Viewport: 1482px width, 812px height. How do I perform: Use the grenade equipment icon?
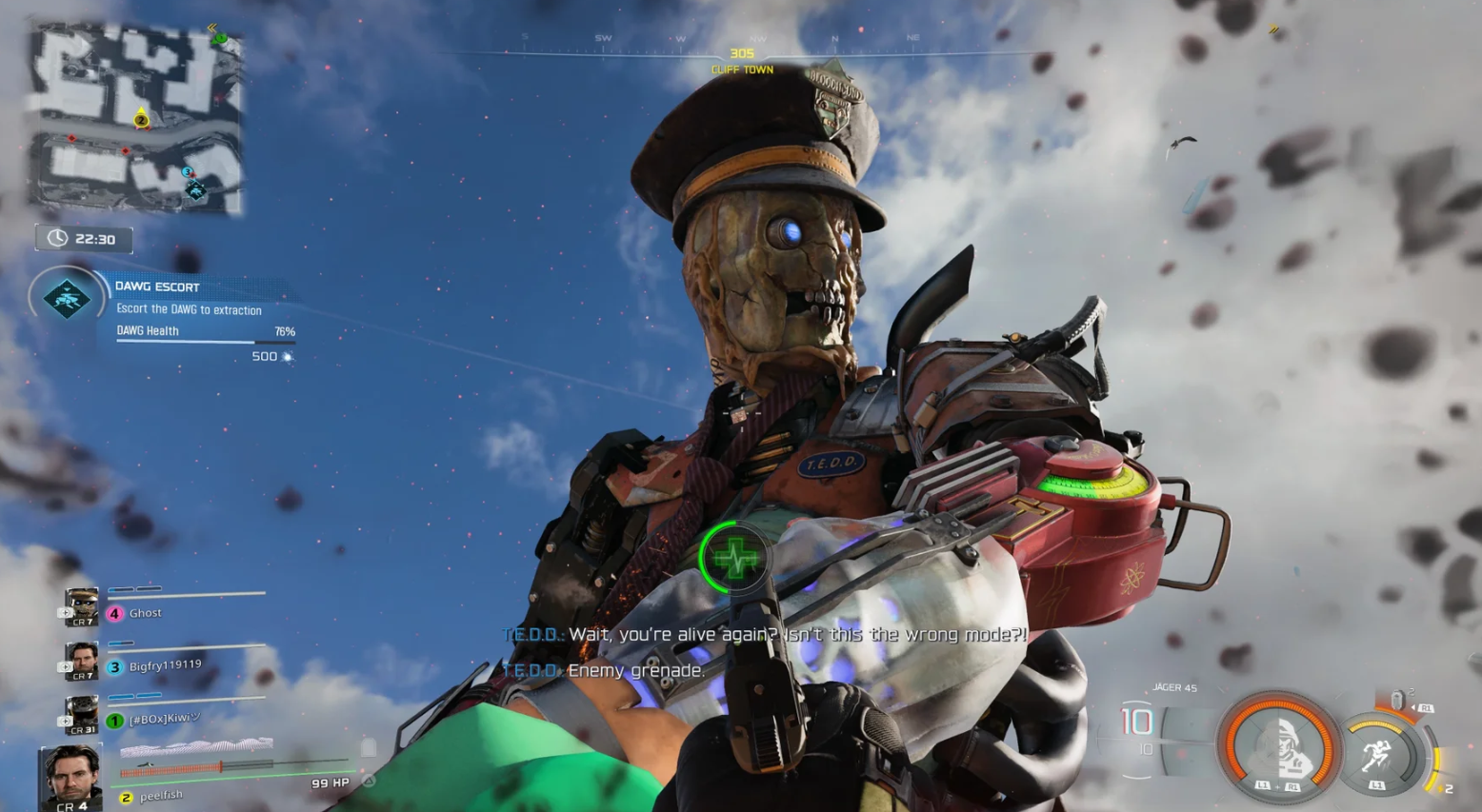(1397, 701)
